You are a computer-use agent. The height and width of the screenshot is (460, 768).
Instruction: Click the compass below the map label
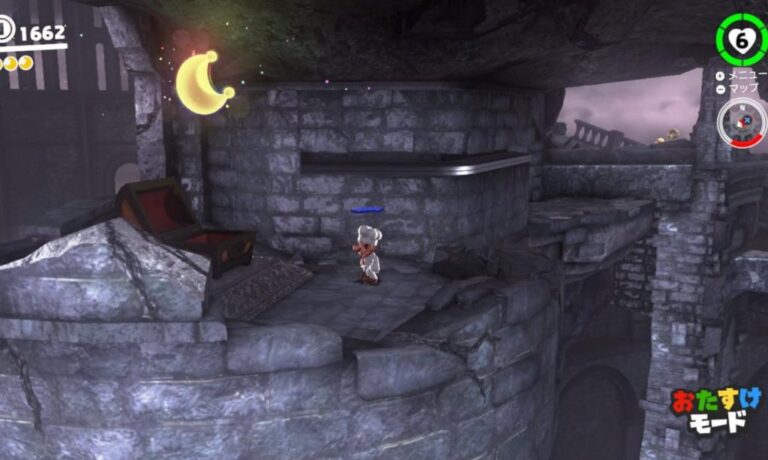pos(740,121)
